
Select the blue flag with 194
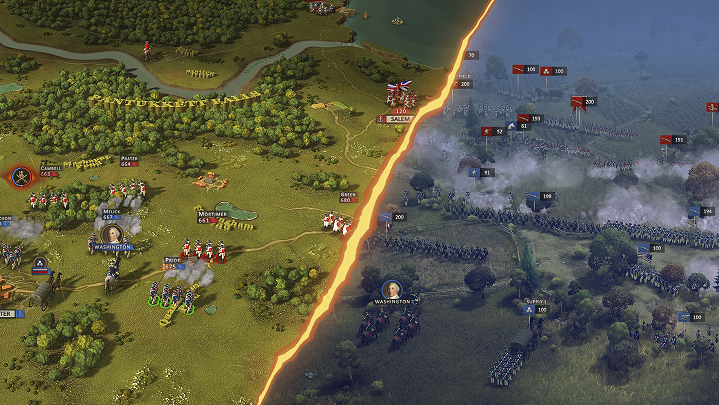point(694,211)
